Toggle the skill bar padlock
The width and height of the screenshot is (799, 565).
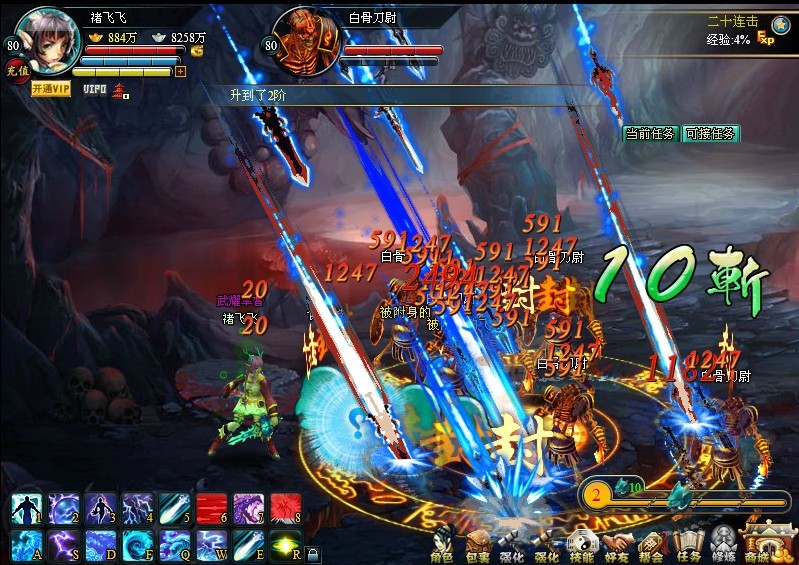[x=313, y=554]
